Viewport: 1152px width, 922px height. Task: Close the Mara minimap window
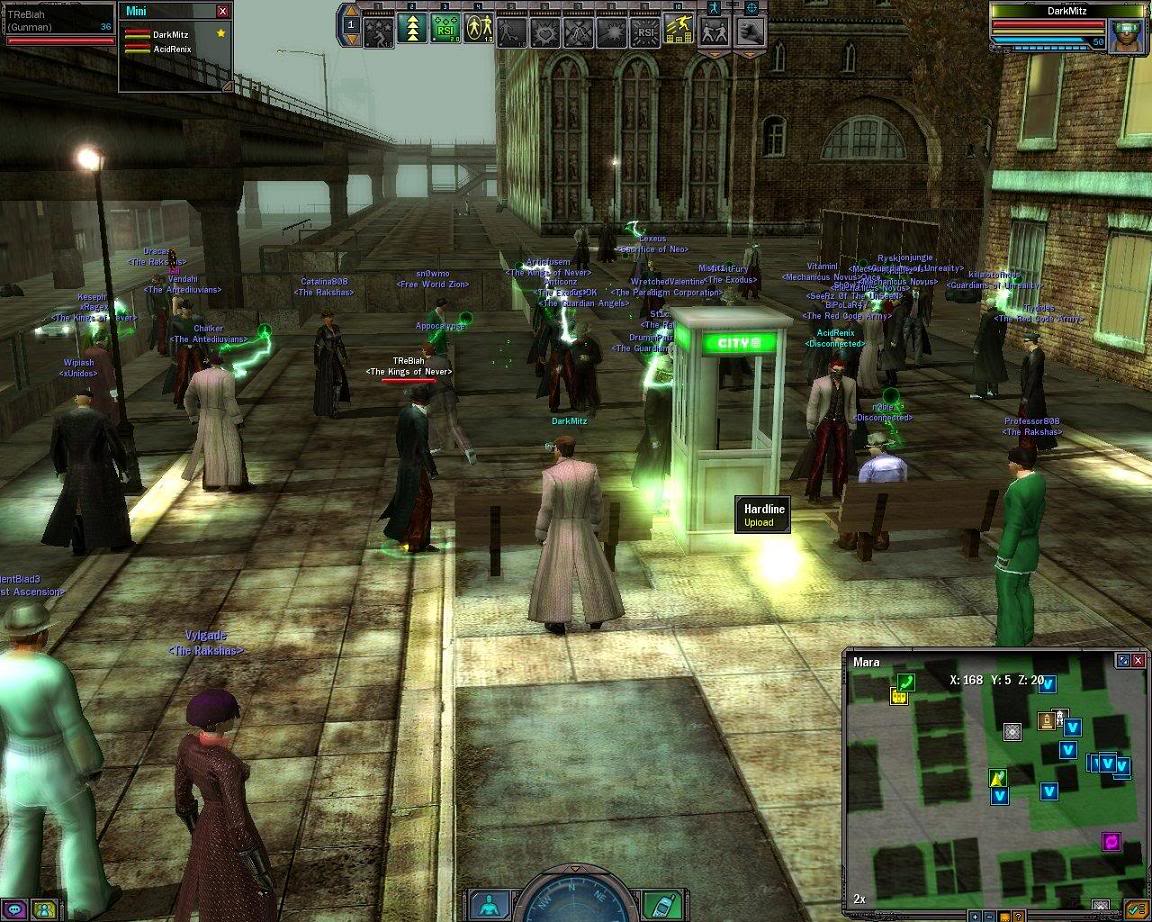click(1138, 660)
